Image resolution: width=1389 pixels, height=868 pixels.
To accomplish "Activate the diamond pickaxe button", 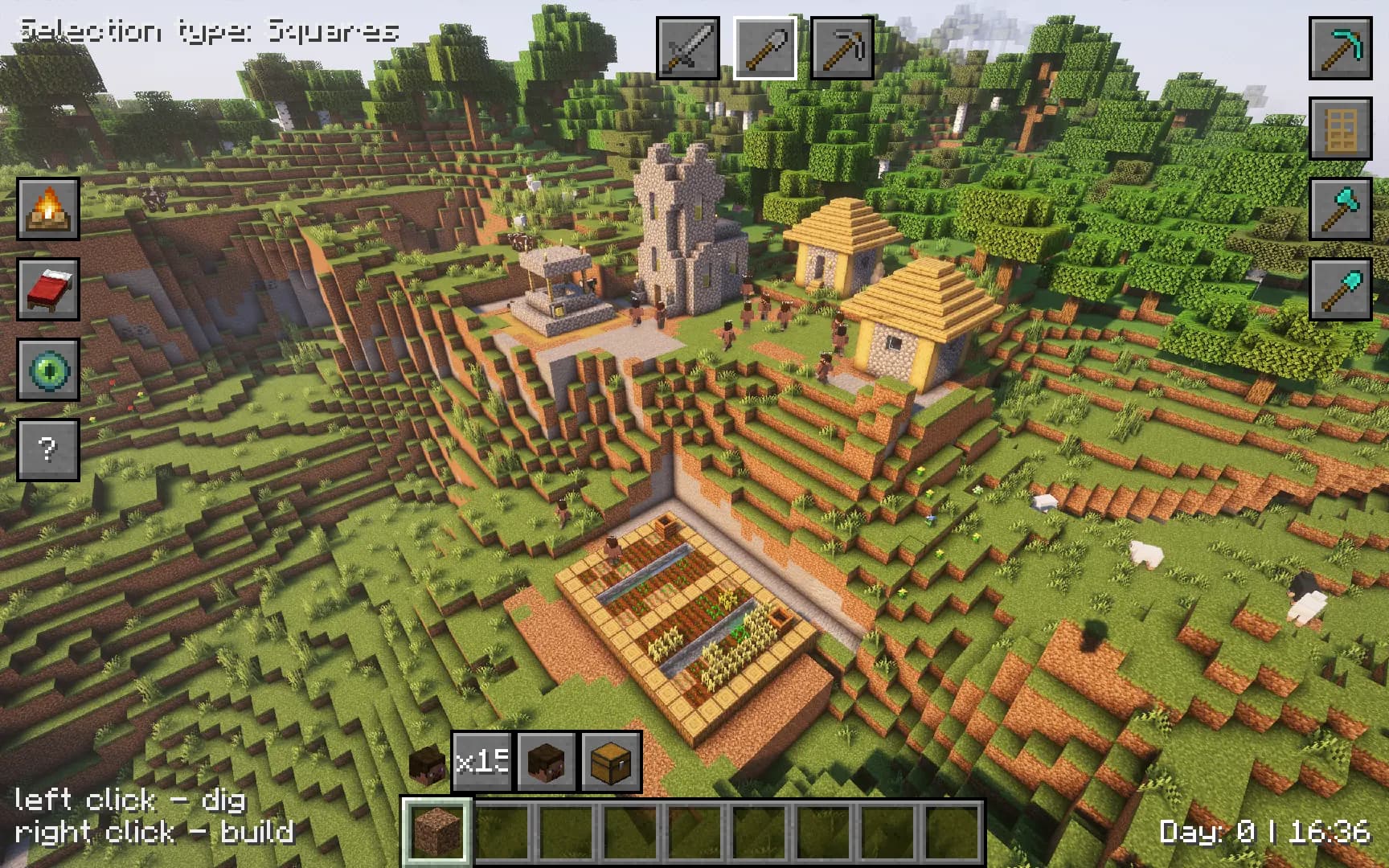I will point(1340,48).
